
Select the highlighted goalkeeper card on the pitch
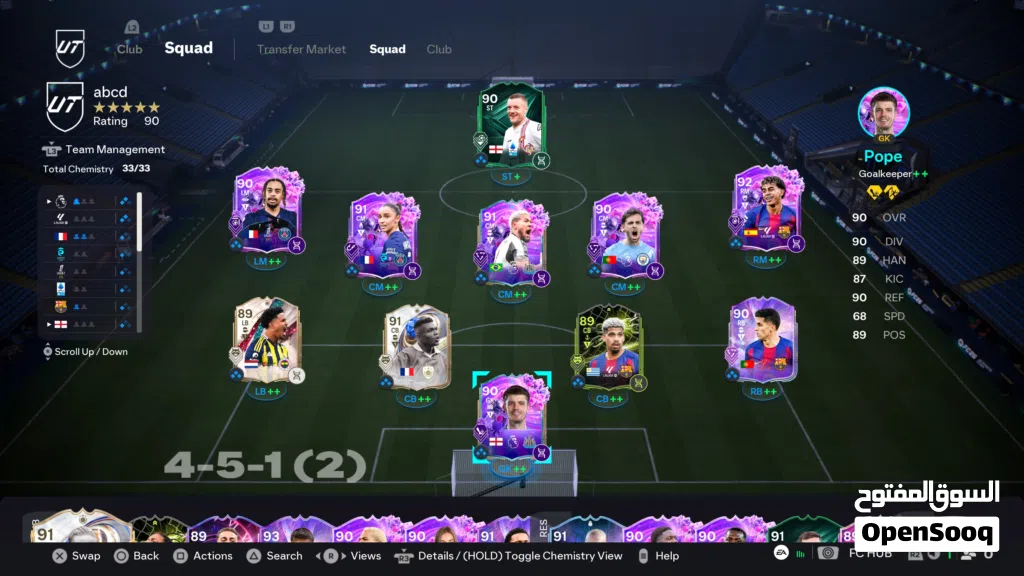(x=512, y=420)
